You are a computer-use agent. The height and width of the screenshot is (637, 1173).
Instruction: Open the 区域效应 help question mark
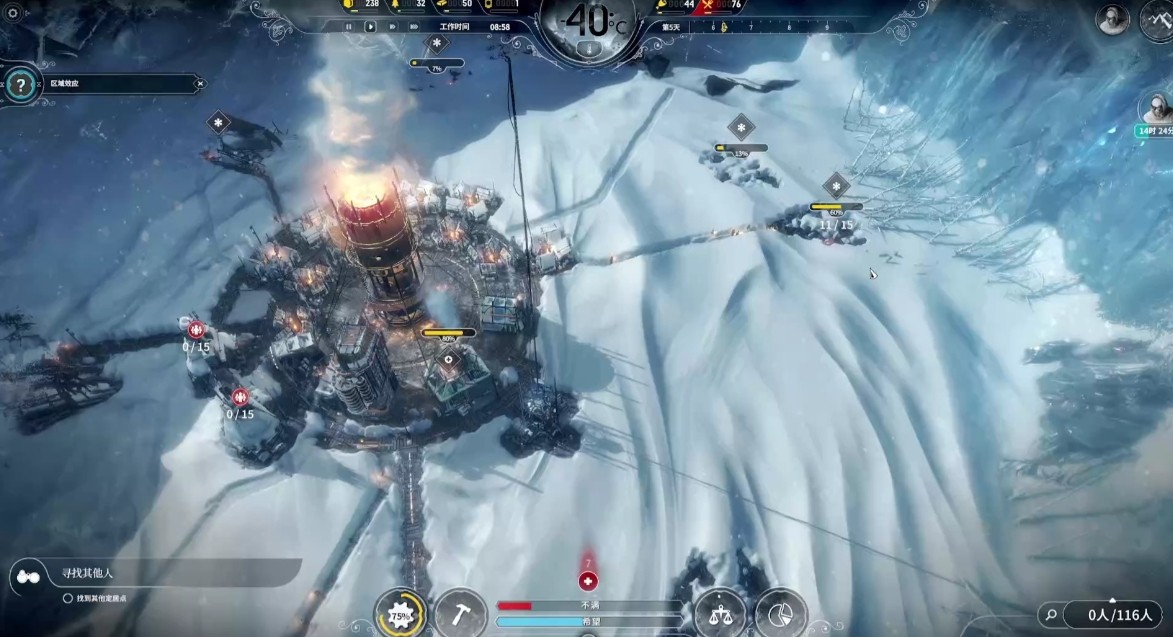click(x=19, y=84)
